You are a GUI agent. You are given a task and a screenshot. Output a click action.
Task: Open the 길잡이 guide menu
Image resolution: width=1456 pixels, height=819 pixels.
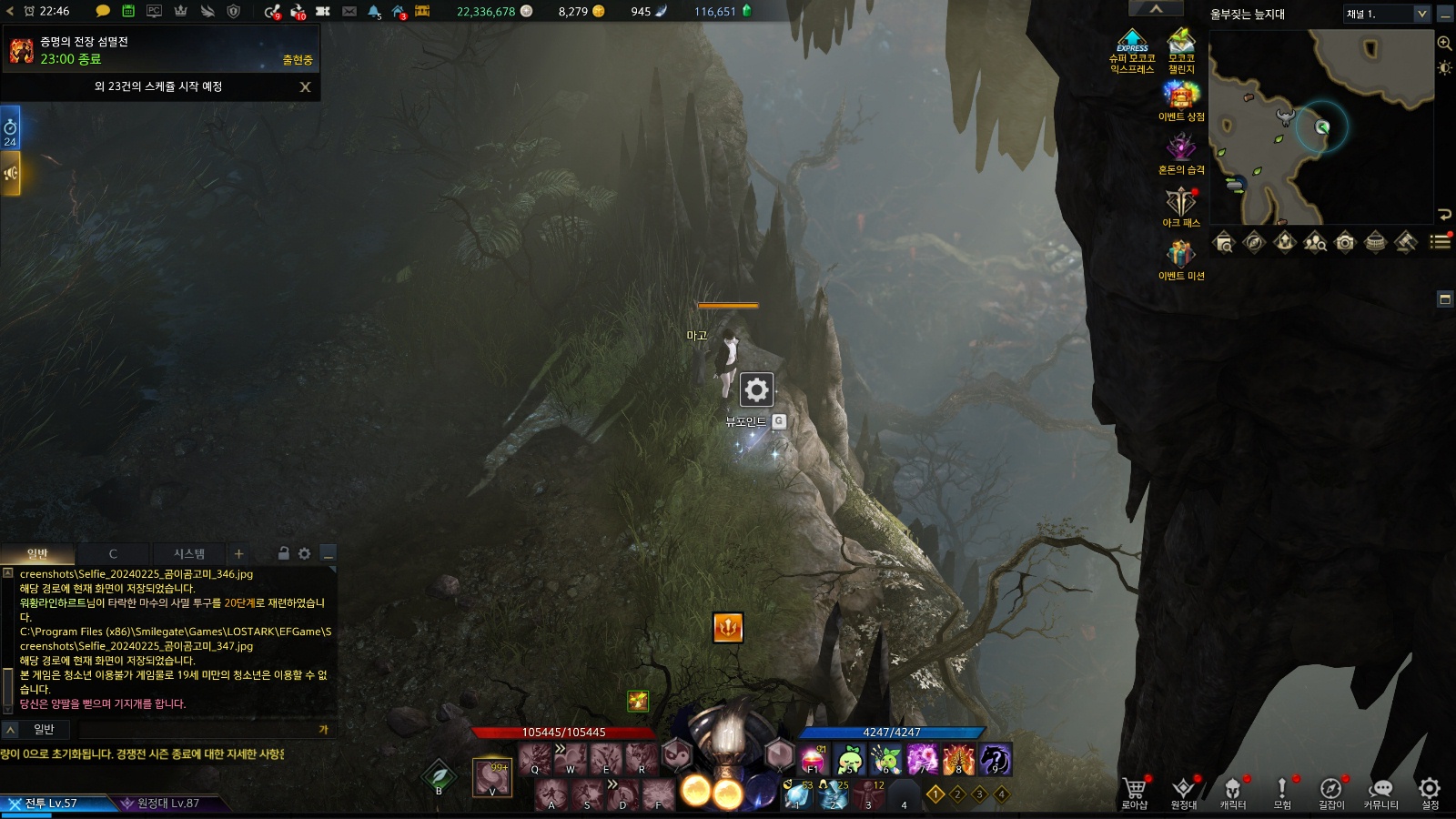click(x=1331, y=790)
